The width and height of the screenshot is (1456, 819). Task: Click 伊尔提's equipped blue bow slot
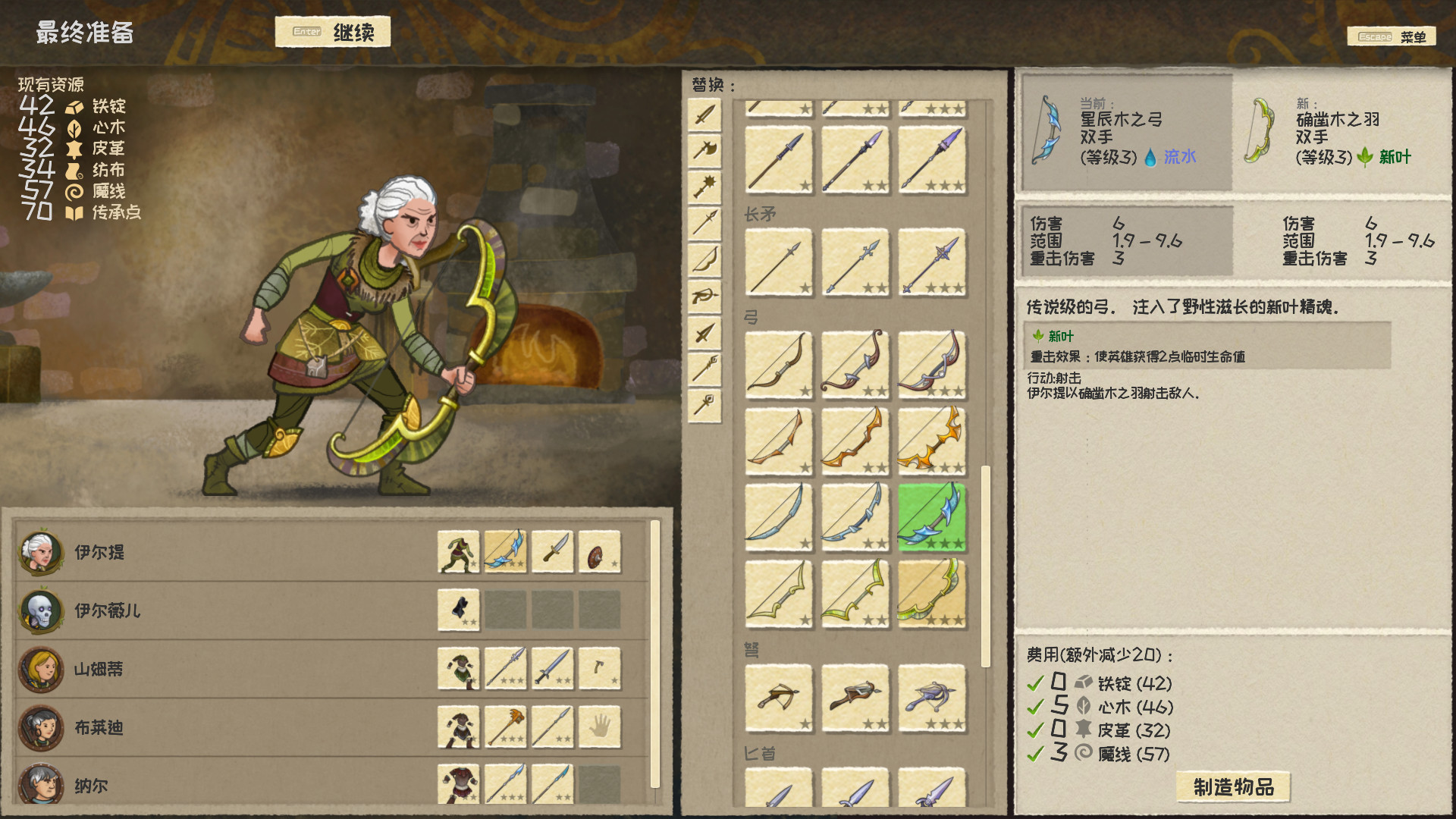505,552
